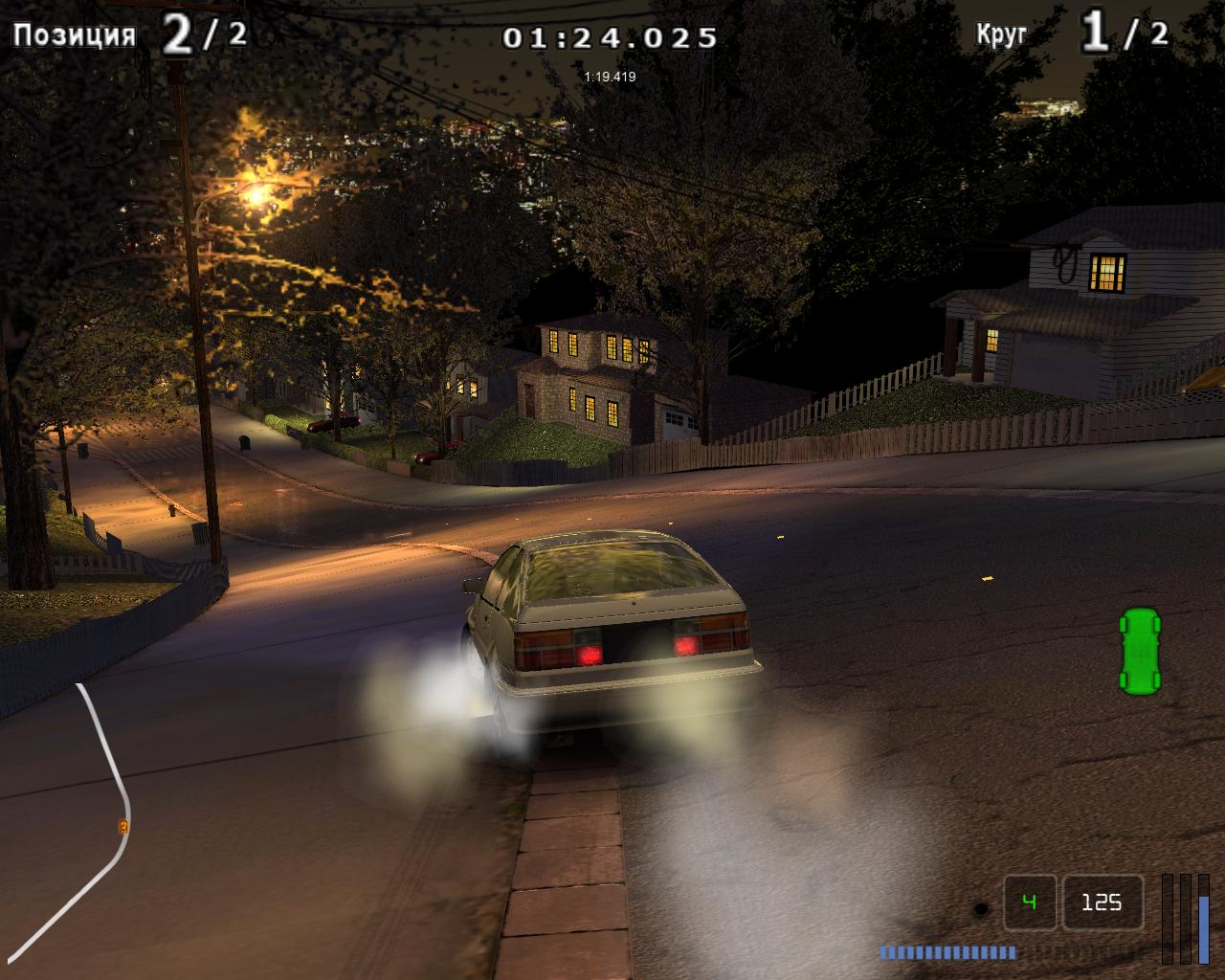Click the green car damage indicator
This screenshot has width=1225, height=980.
point(1139,649)
